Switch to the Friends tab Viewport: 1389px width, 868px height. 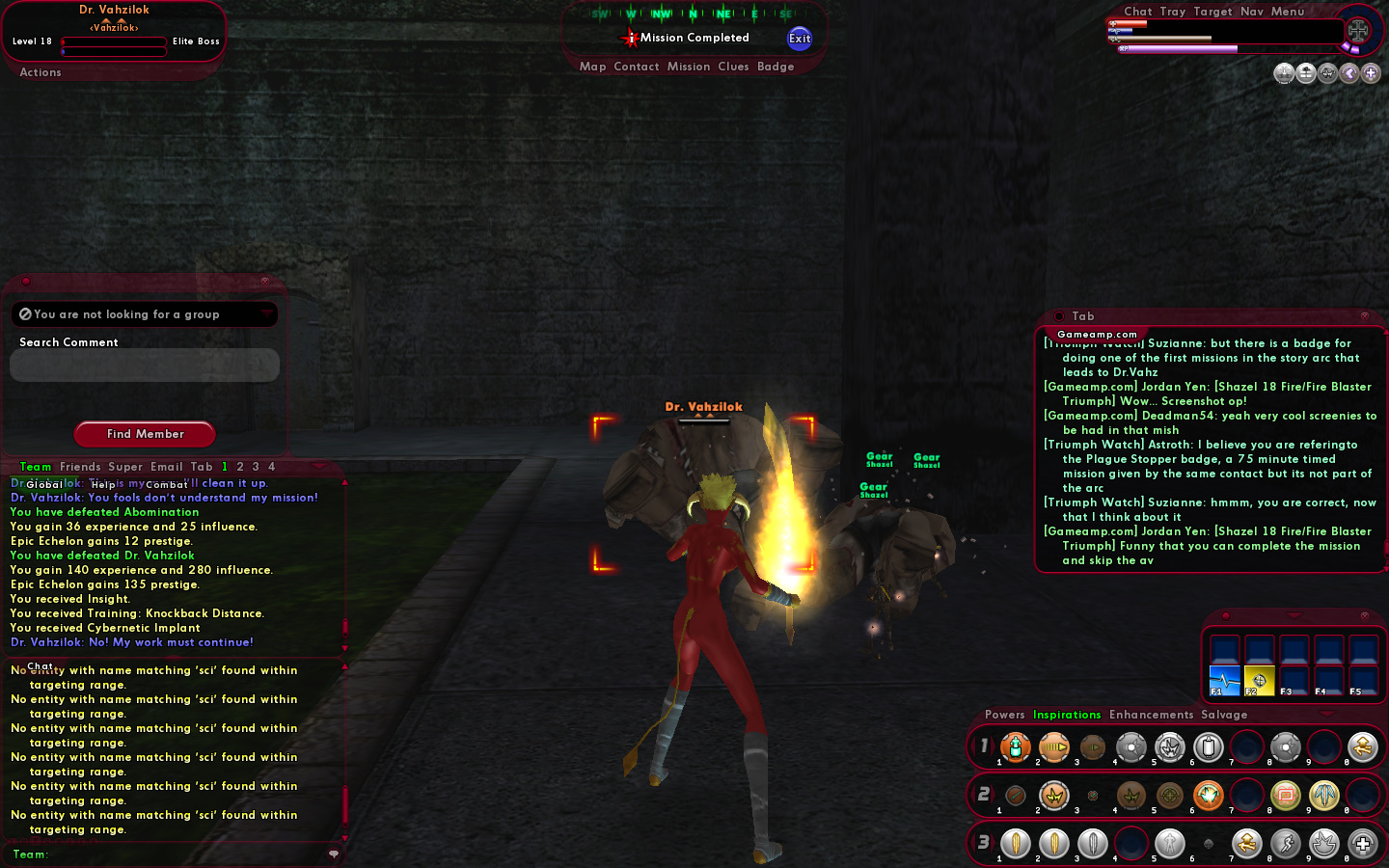point(80,467)
